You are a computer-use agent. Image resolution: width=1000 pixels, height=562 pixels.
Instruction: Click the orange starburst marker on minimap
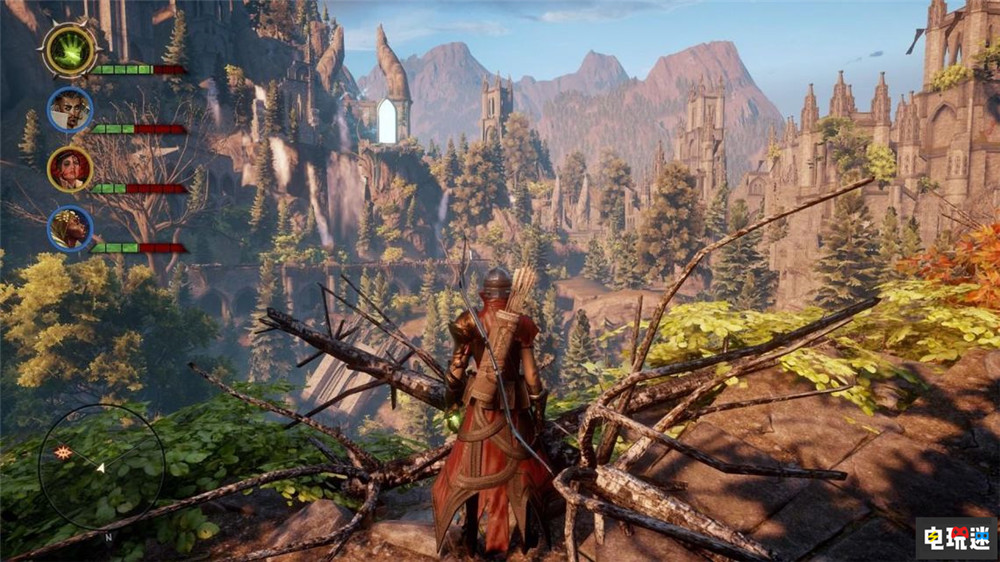pyautogui.click(x=64, y=453)
